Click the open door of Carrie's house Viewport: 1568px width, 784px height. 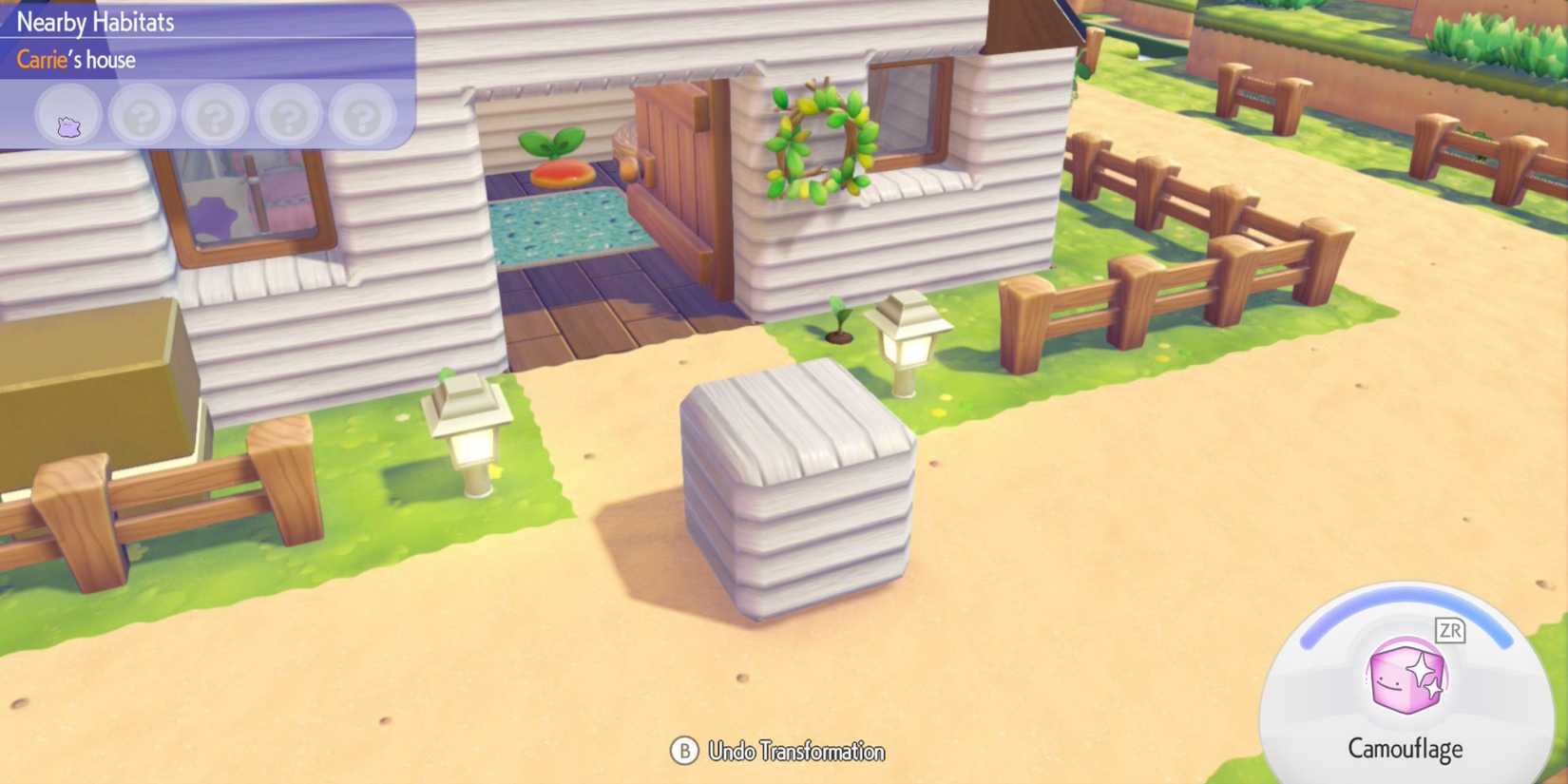click(675, 171)
